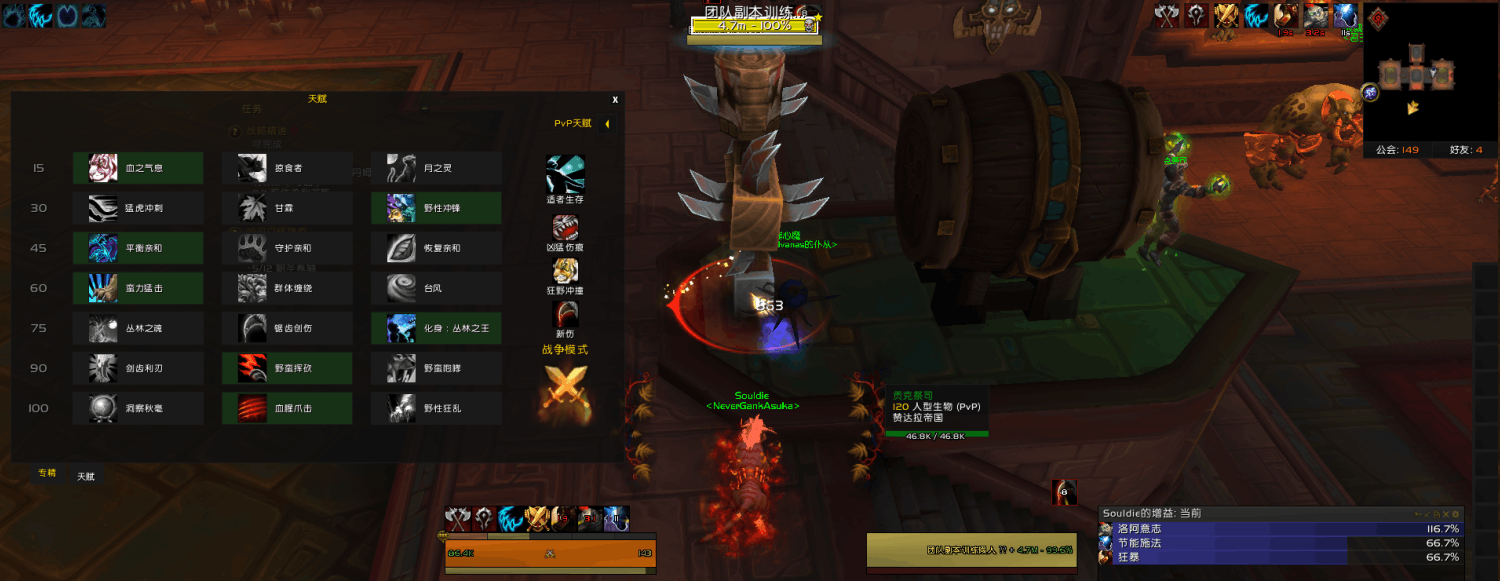
Task: Open the 公会 guild list
Action: [x=1397, y=150]
